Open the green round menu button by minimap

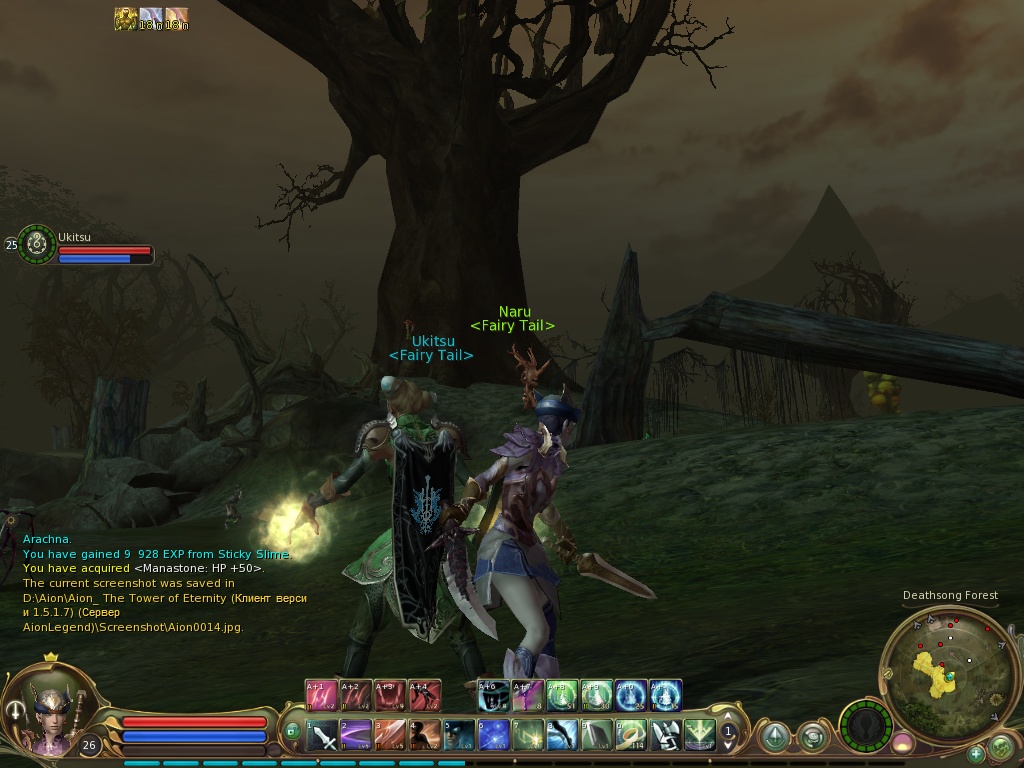pos(1001,746)
